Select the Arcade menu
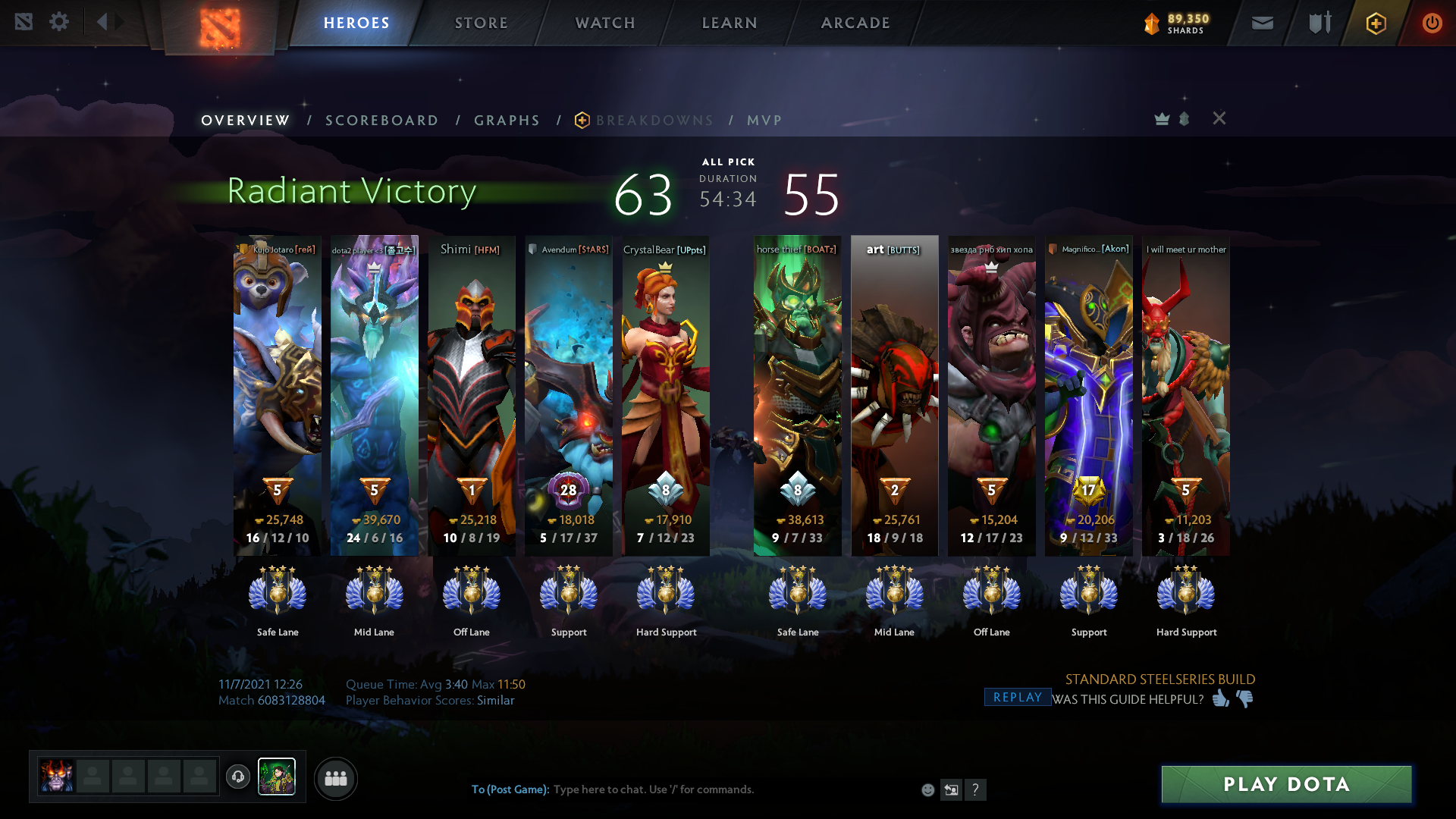The height and width of the screenshot is (819, 1456). pyautogui.click(x=855, y=23)
